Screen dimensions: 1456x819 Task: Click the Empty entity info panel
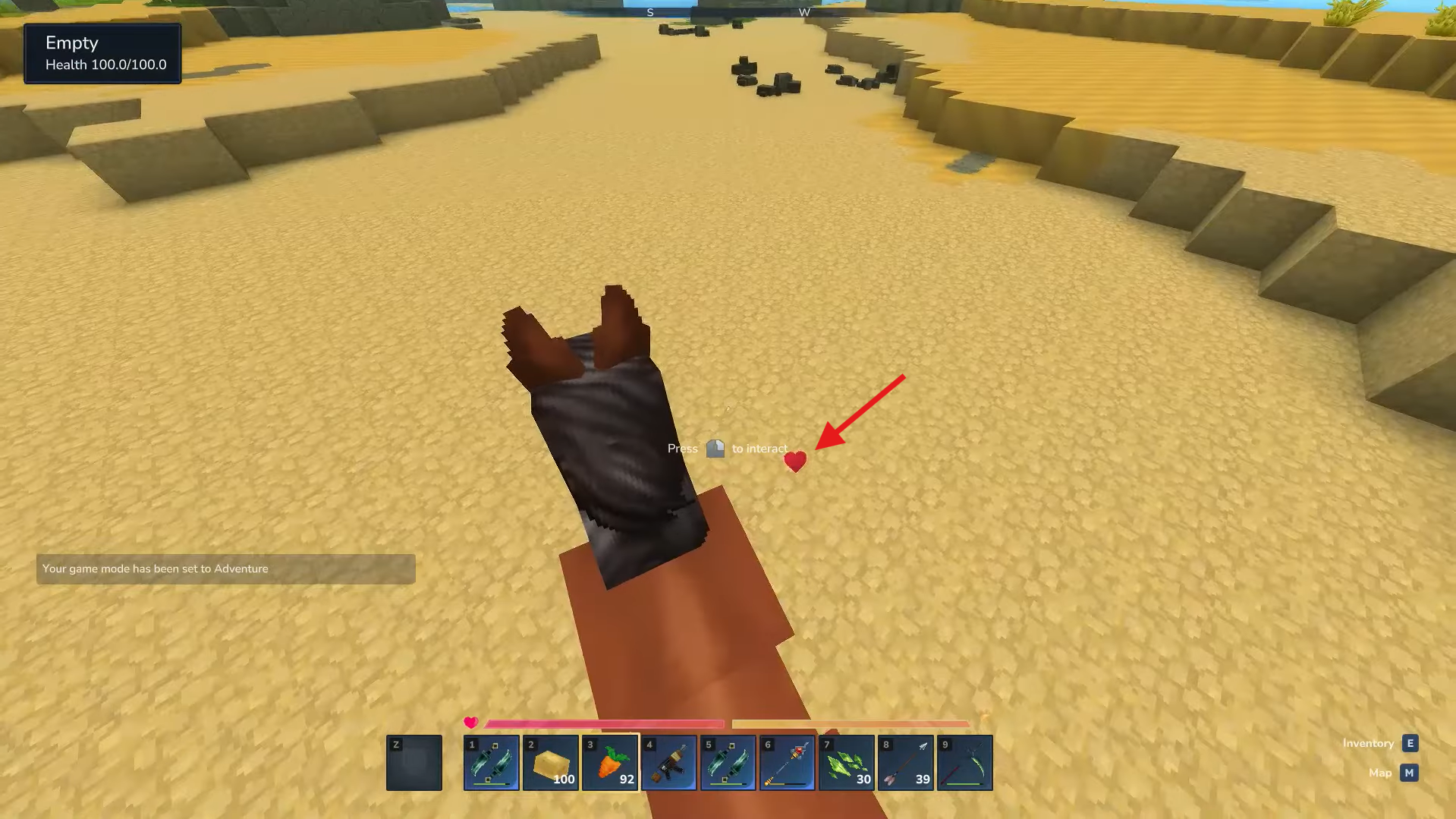102,53
